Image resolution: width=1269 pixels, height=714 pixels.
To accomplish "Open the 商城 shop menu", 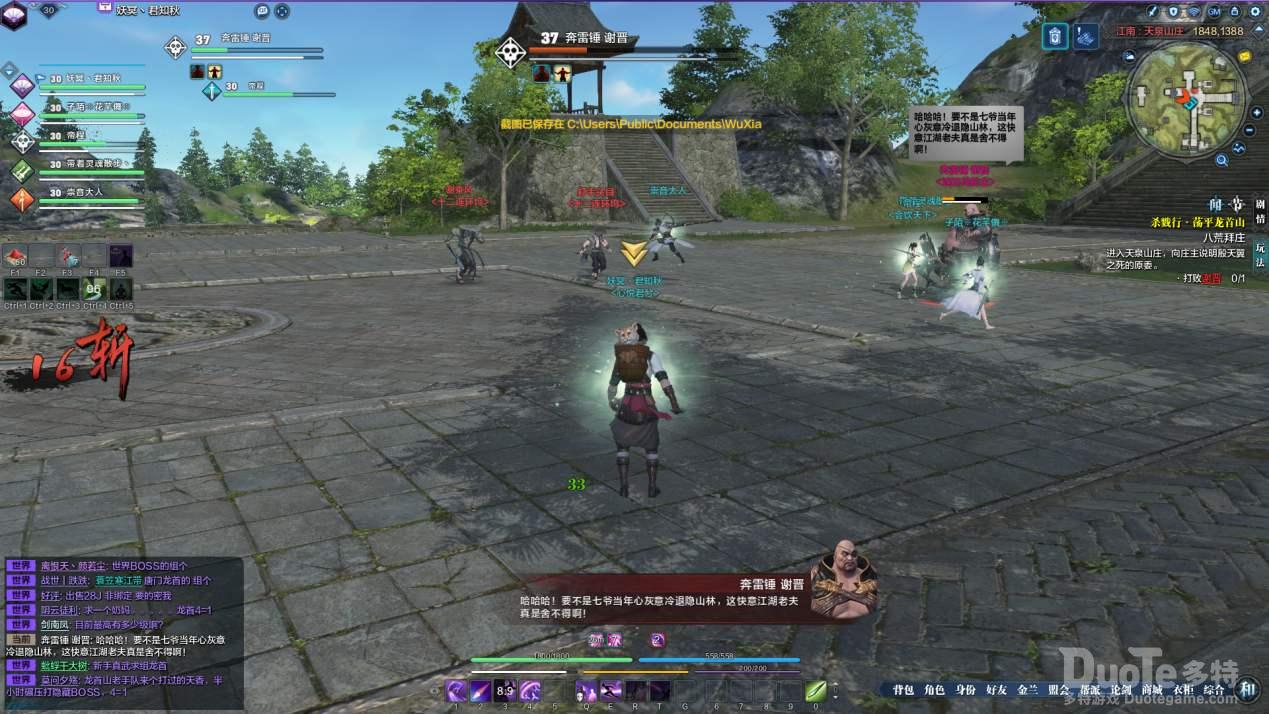I will (x=1151, y=690).
